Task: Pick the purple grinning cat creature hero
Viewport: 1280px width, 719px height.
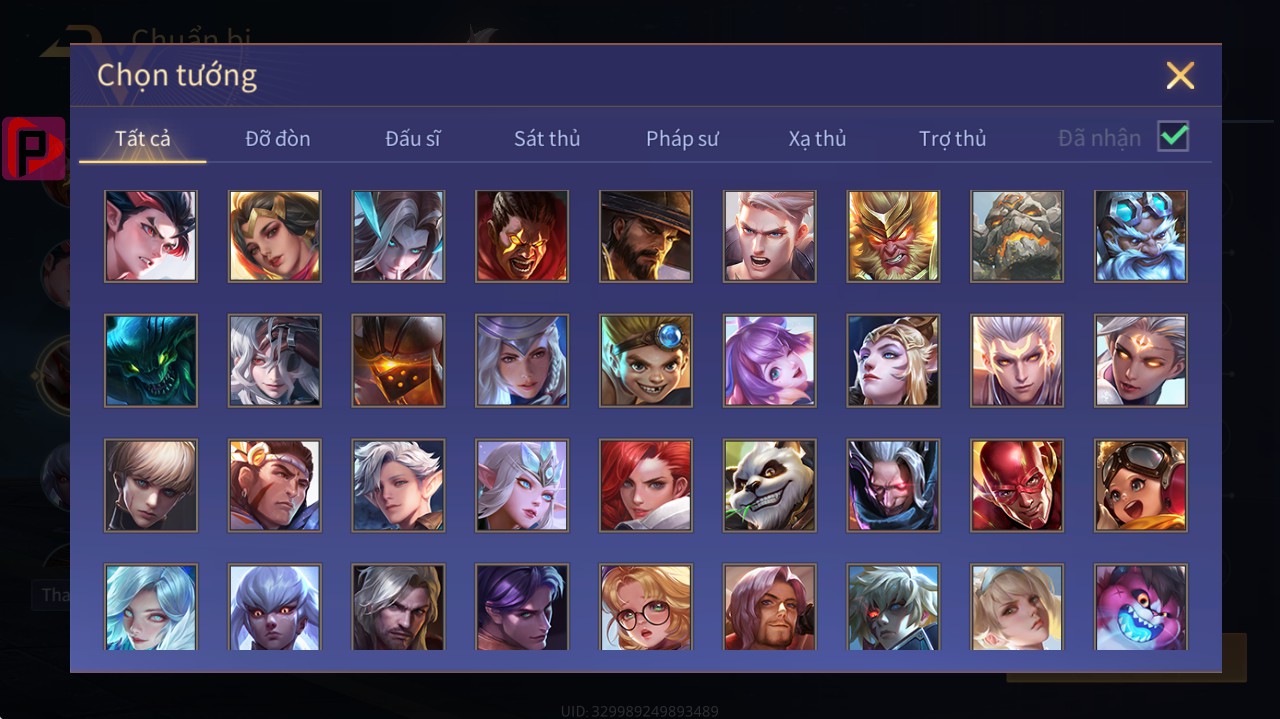Action: coord(1141,606)
